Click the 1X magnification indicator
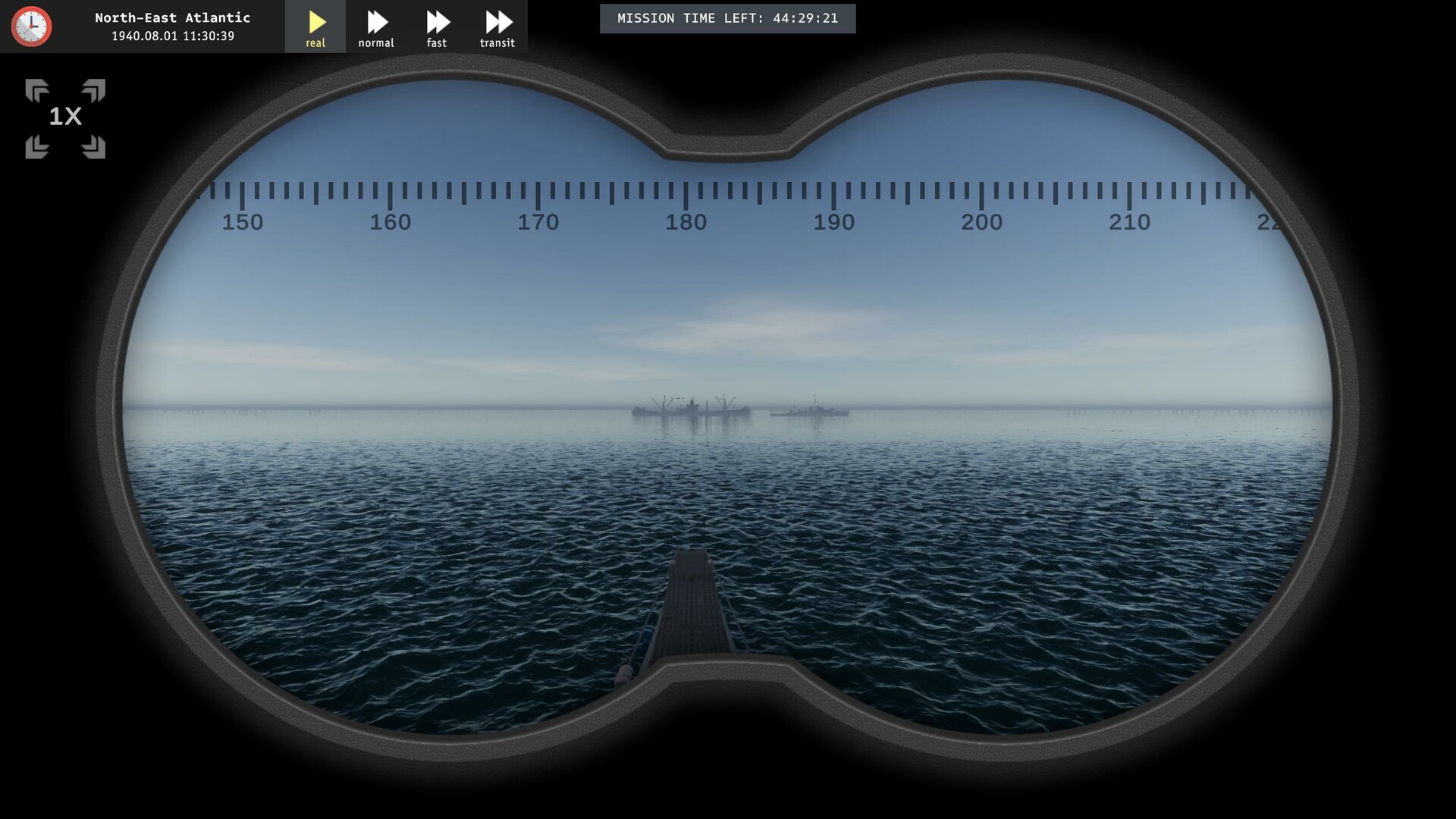The image size is (1456, 819). [64, 118]
